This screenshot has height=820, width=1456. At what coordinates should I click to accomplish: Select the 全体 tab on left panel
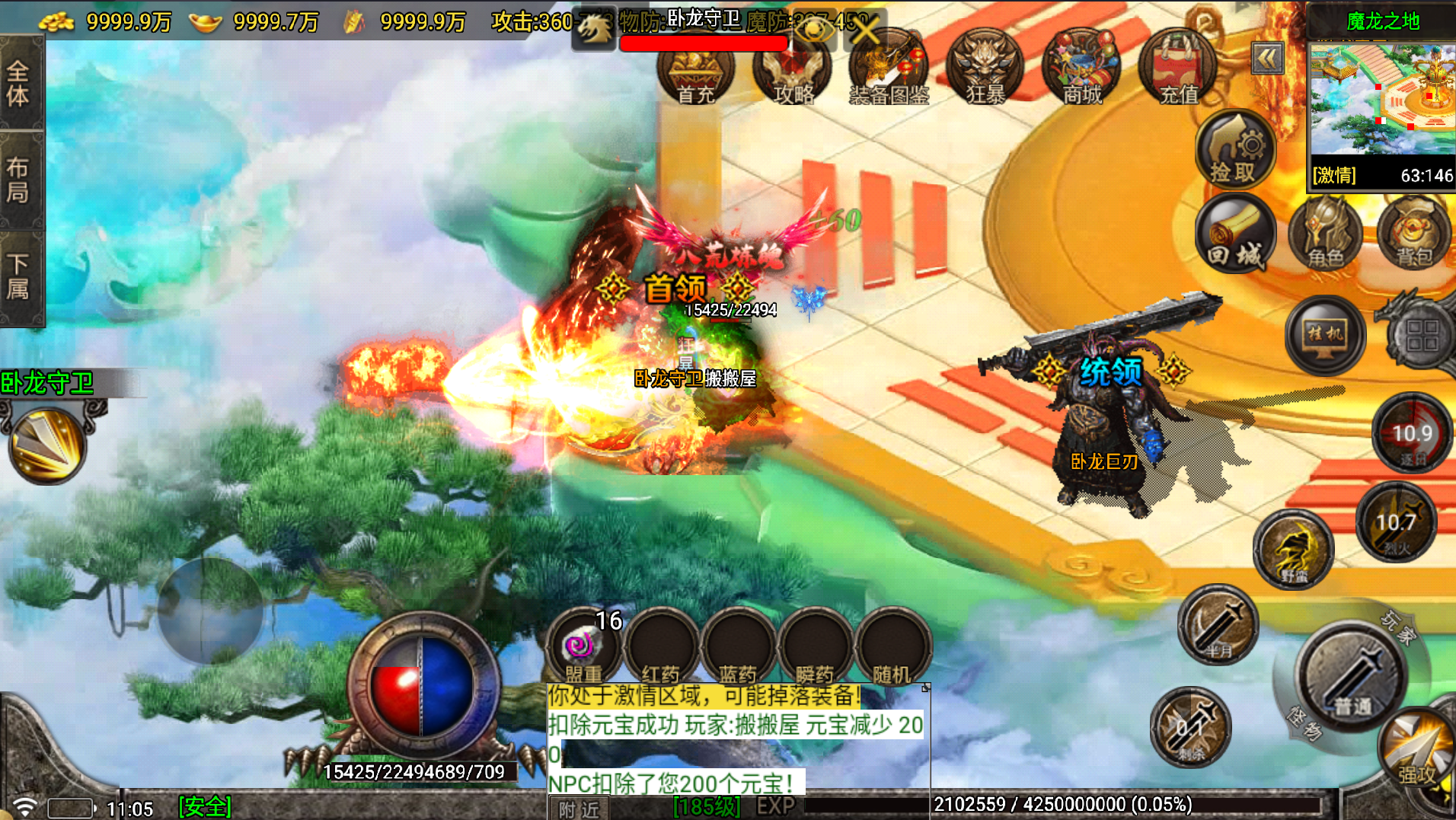[19, 84]
